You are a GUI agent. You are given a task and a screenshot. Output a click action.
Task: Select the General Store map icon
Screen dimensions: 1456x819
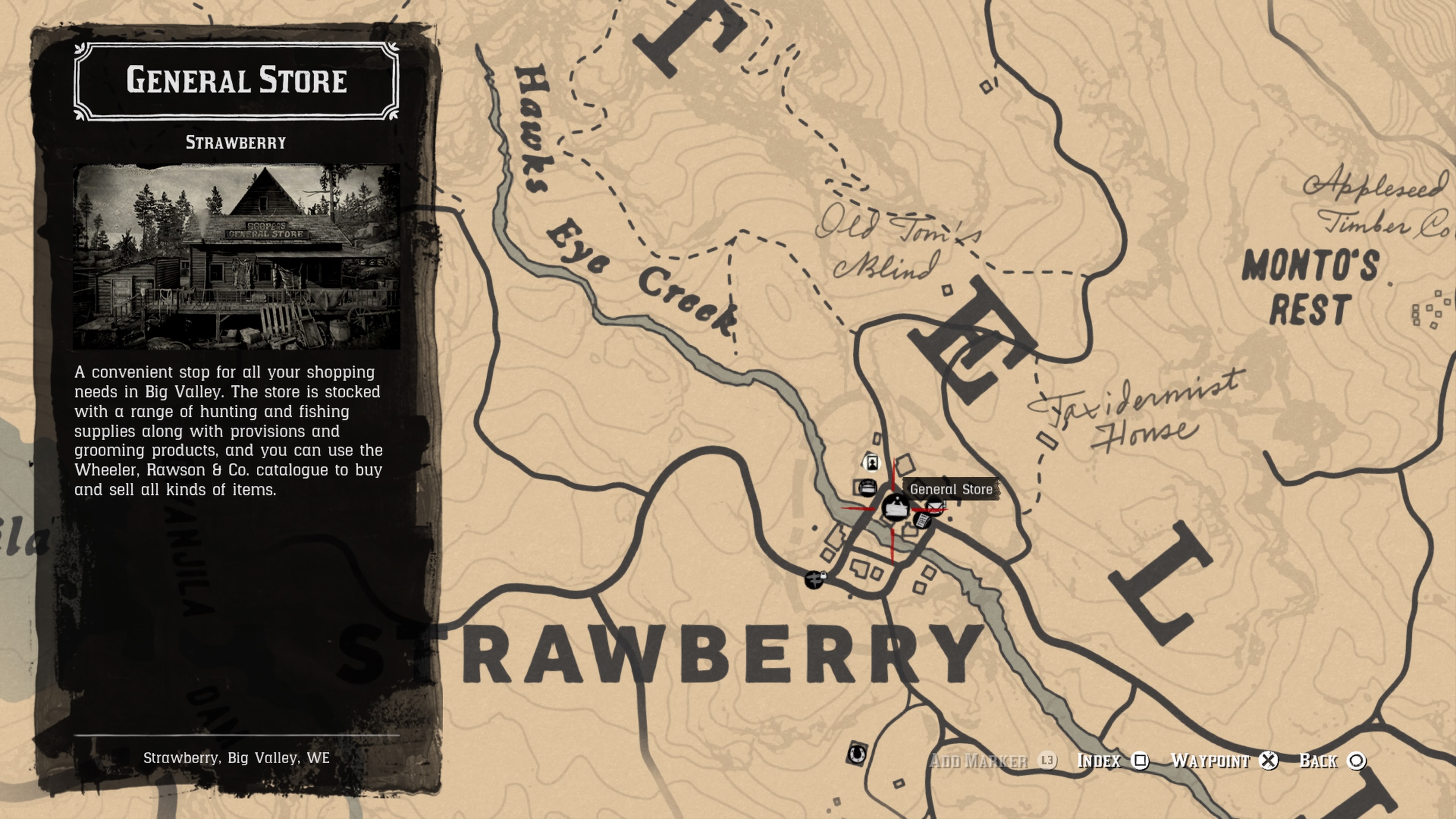[x=896, y=508]
